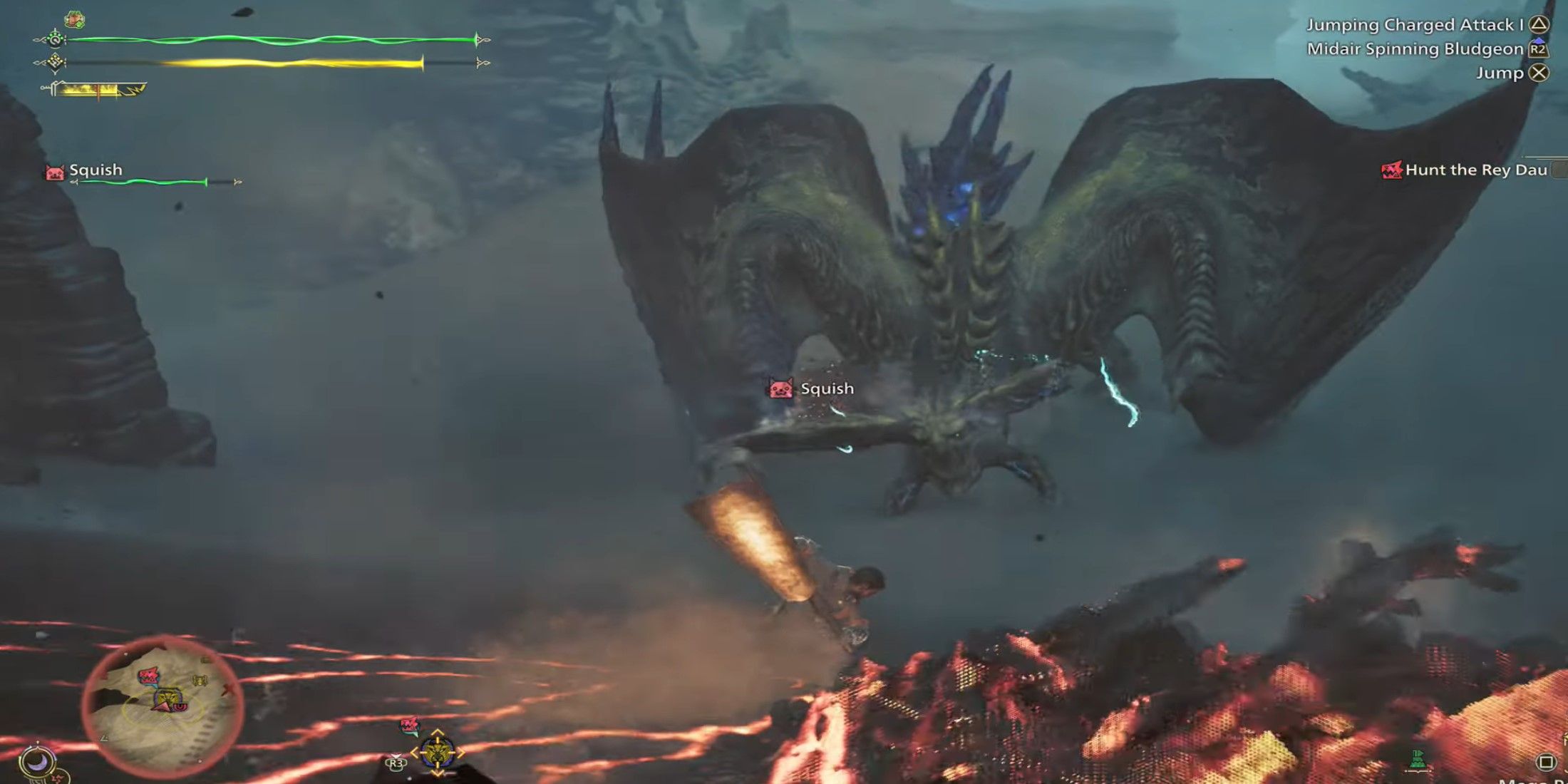Click the red monster marker on the minimap
The height and width of the screenshot is (784, 1568).
[149, 676]
